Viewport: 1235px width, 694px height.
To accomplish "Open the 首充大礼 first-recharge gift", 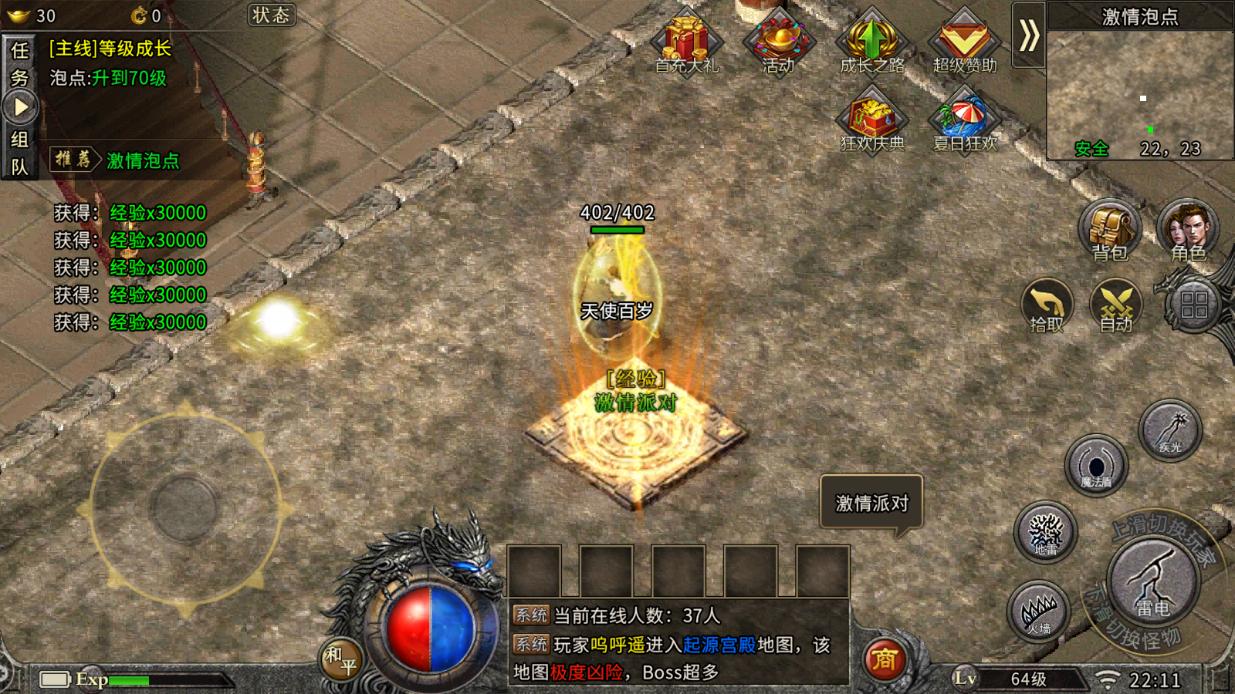I will 686,42.
